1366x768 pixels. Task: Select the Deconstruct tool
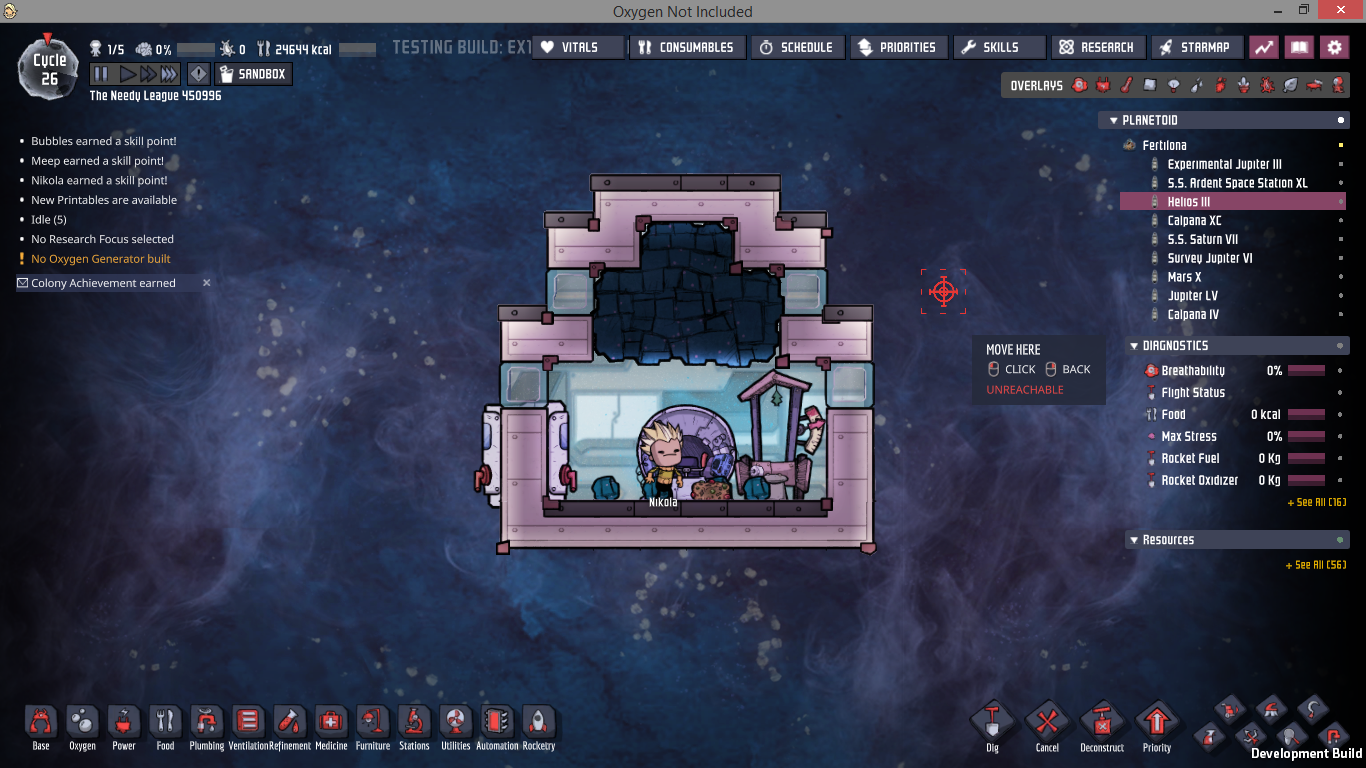pyautogui.click(x=1102, y=725)
